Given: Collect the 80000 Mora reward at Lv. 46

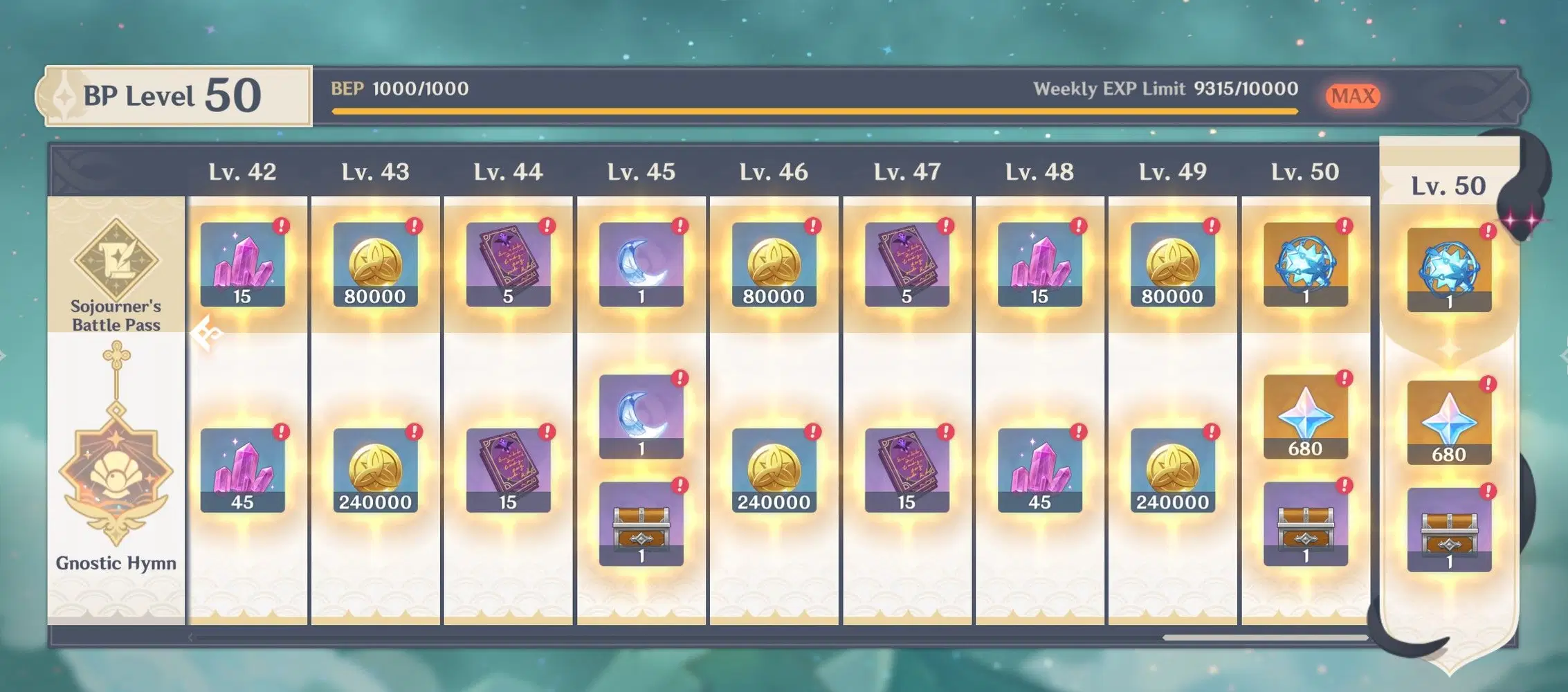Looking at the screenshot, I should pos(774,264).
